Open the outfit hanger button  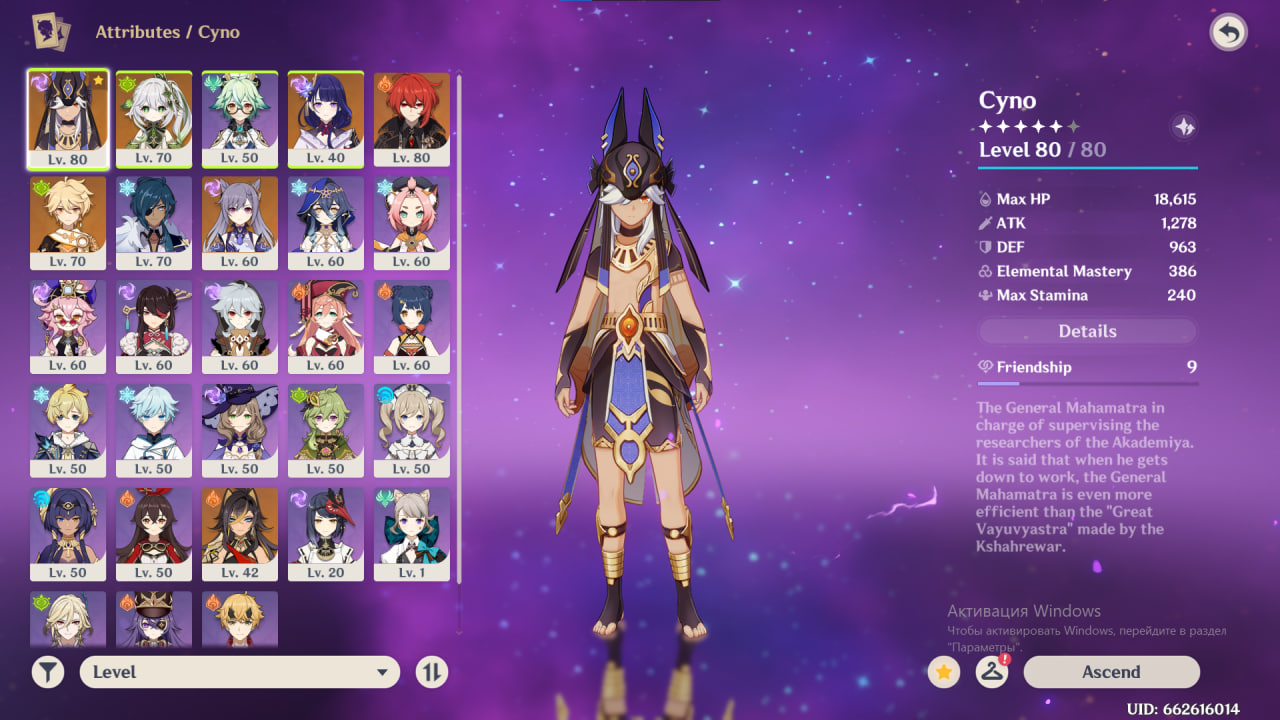point(991,672)
